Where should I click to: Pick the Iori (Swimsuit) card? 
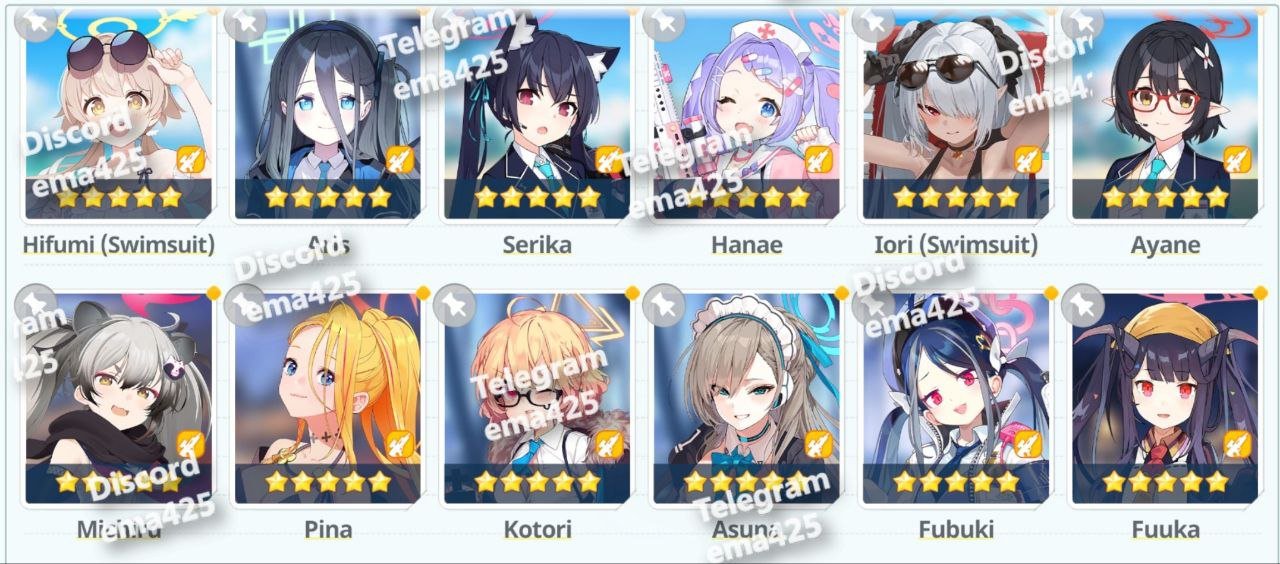pos(956,110)
